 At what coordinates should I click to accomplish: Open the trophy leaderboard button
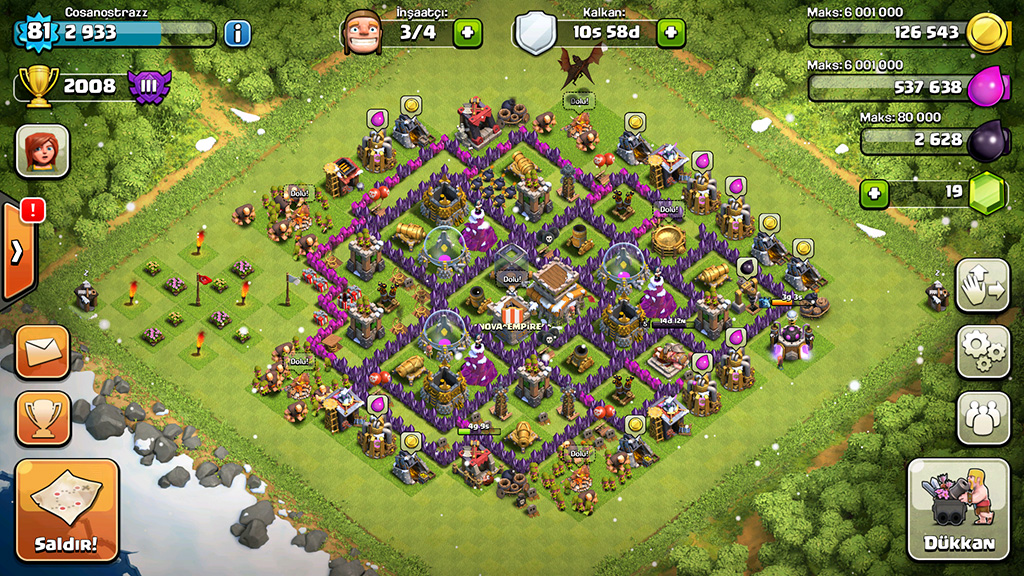(43, 418)
